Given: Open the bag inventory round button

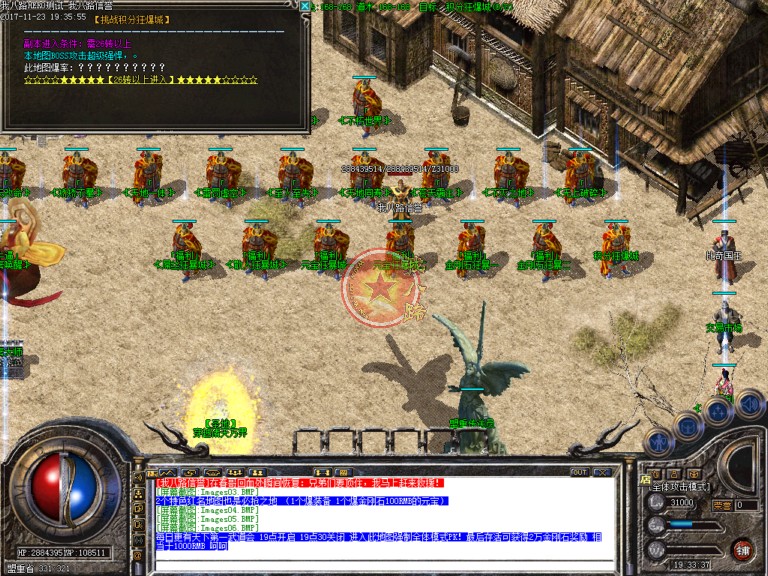Looking at the screenshot, I should click(687, 426).
